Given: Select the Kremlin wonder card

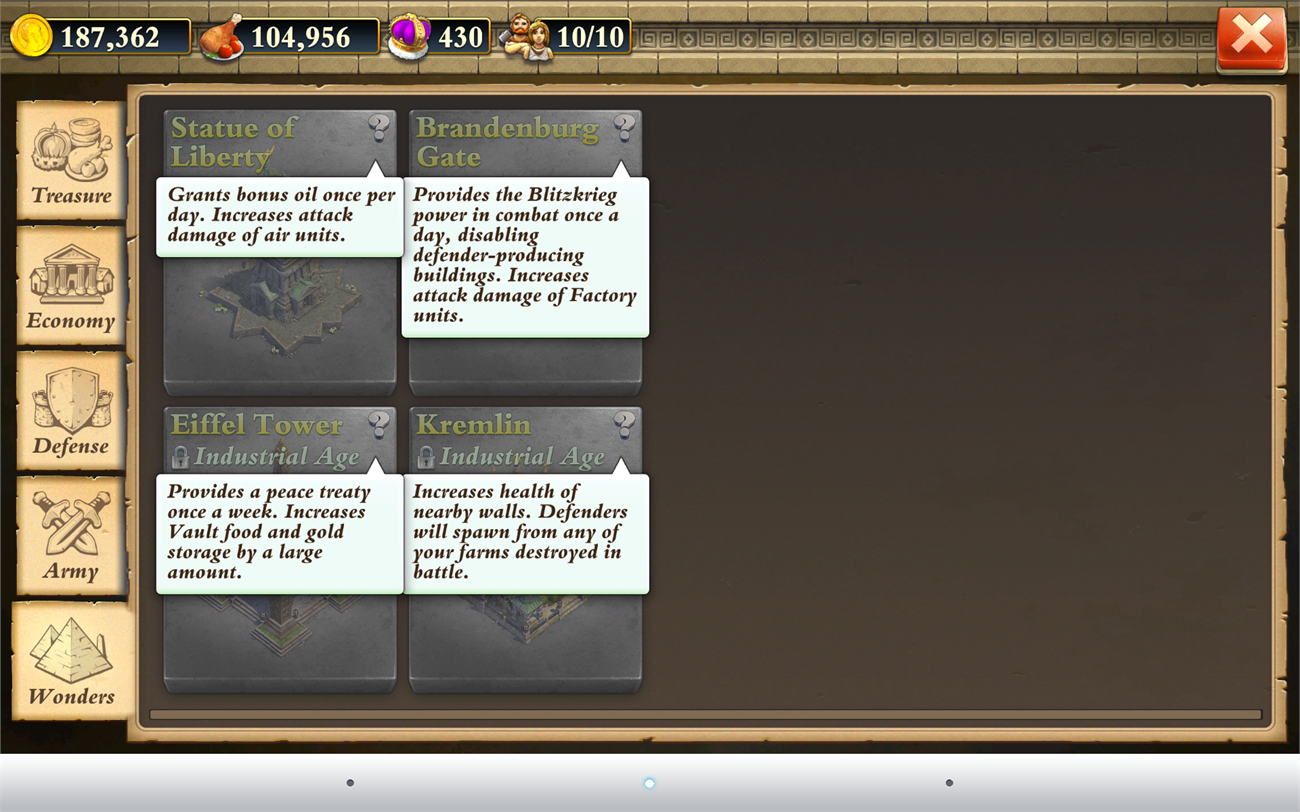Looking at the screenshot, I should coord(525,640).
